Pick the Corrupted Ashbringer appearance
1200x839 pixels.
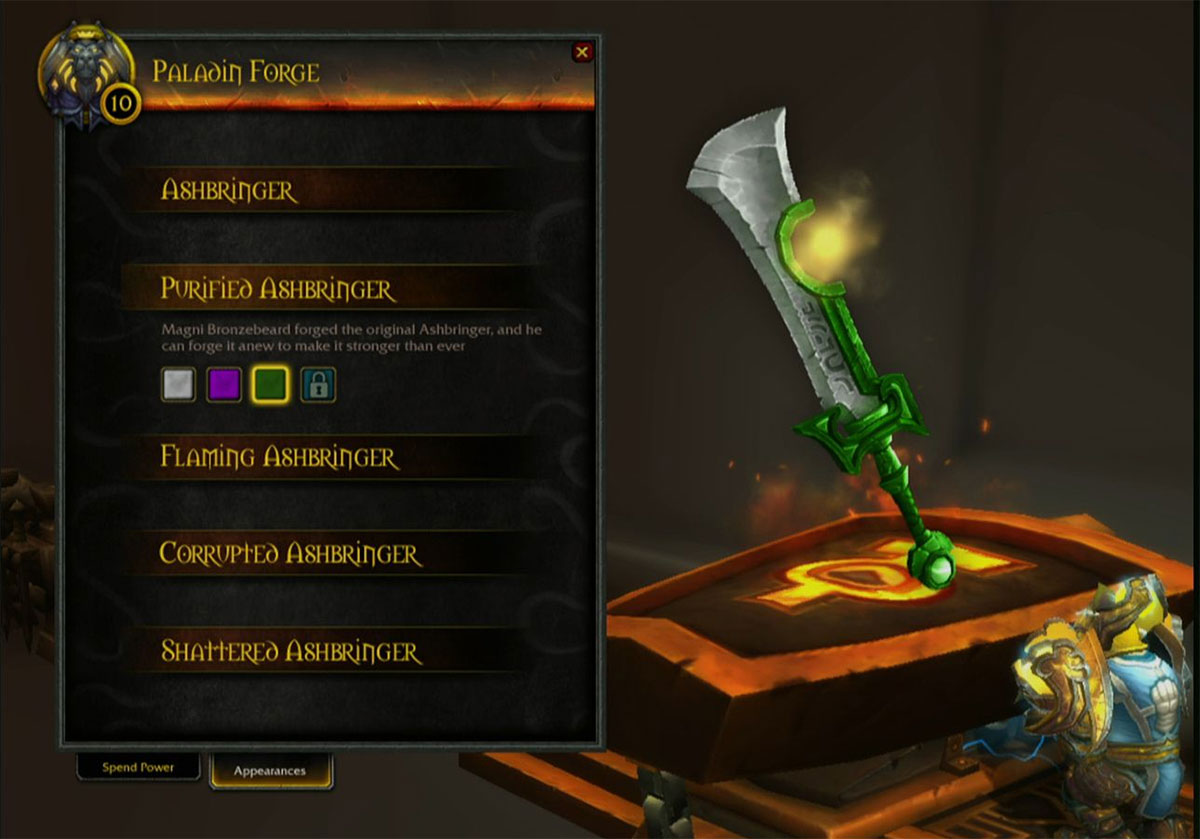click(x=290, y=553)
